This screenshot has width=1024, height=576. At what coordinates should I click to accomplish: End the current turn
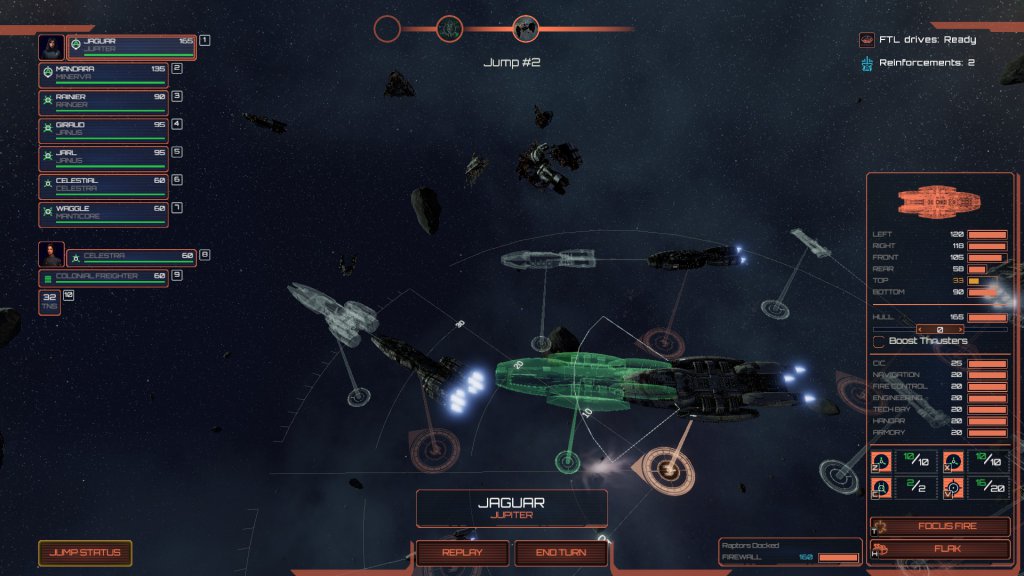point(561,553)
